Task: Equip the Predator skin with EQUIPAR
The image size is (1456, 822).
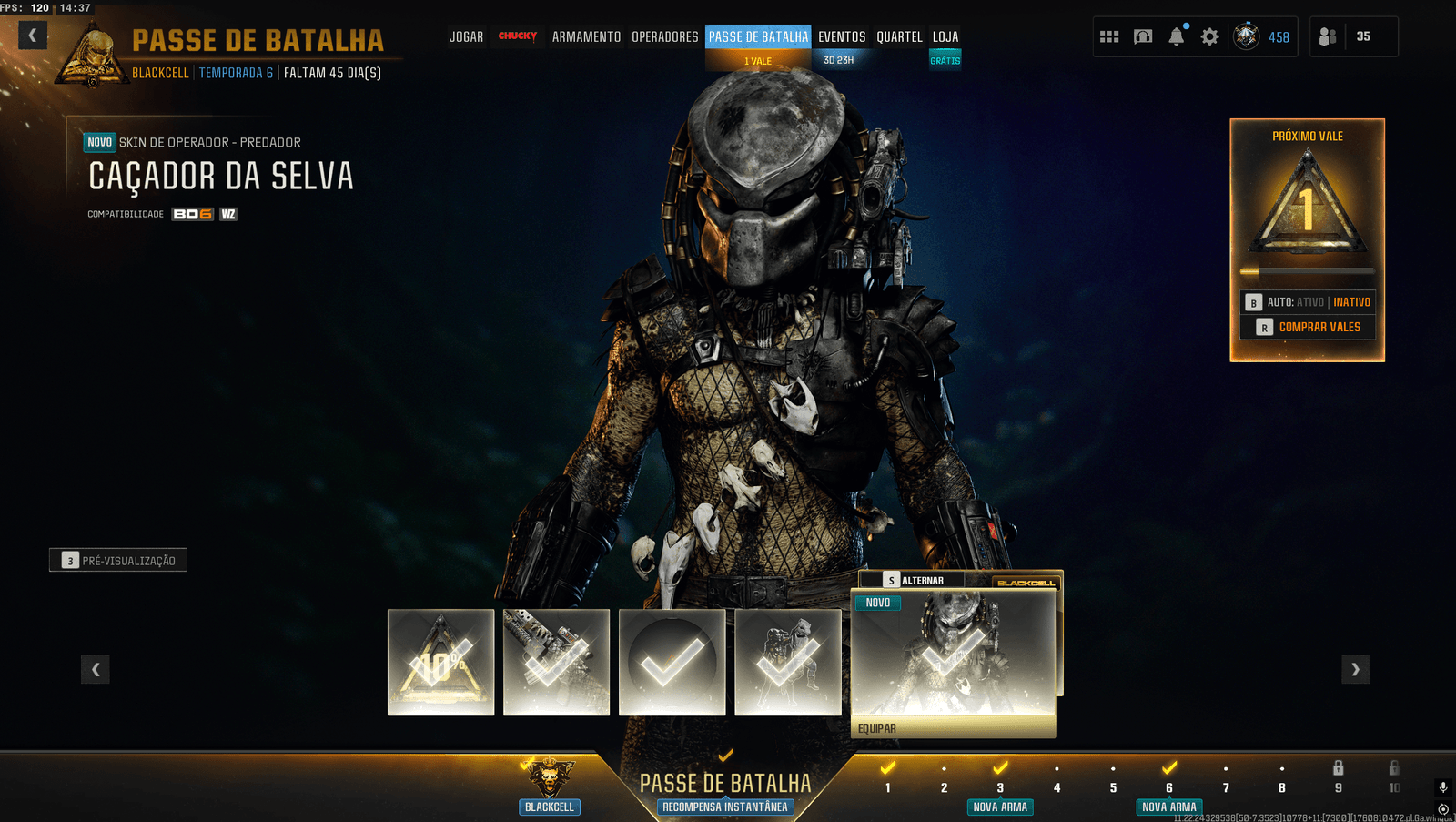Action: click(x=953, y=728)
